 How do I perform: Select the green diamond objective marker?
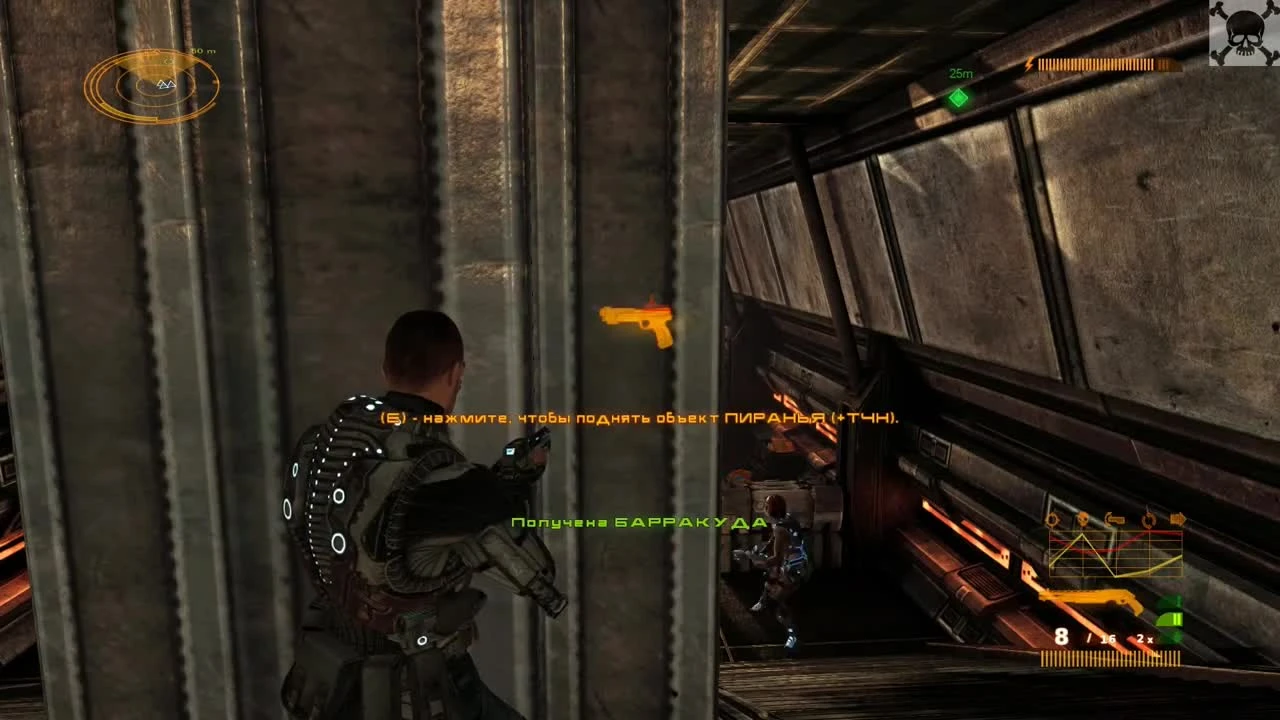coord(957,98)
